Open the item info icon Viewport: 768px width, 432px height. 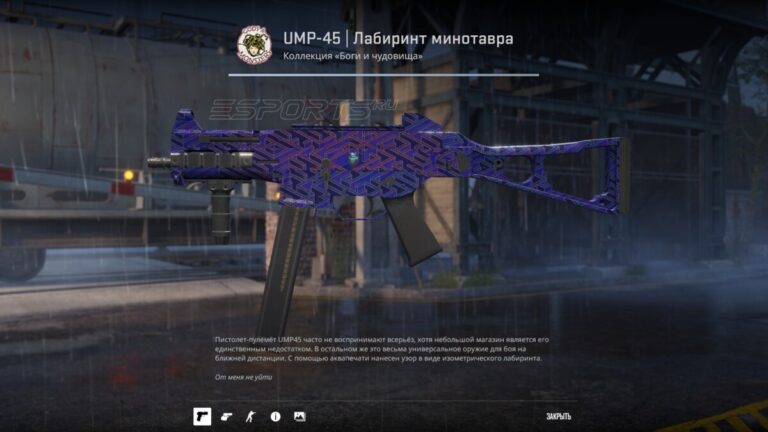point(275,416)
